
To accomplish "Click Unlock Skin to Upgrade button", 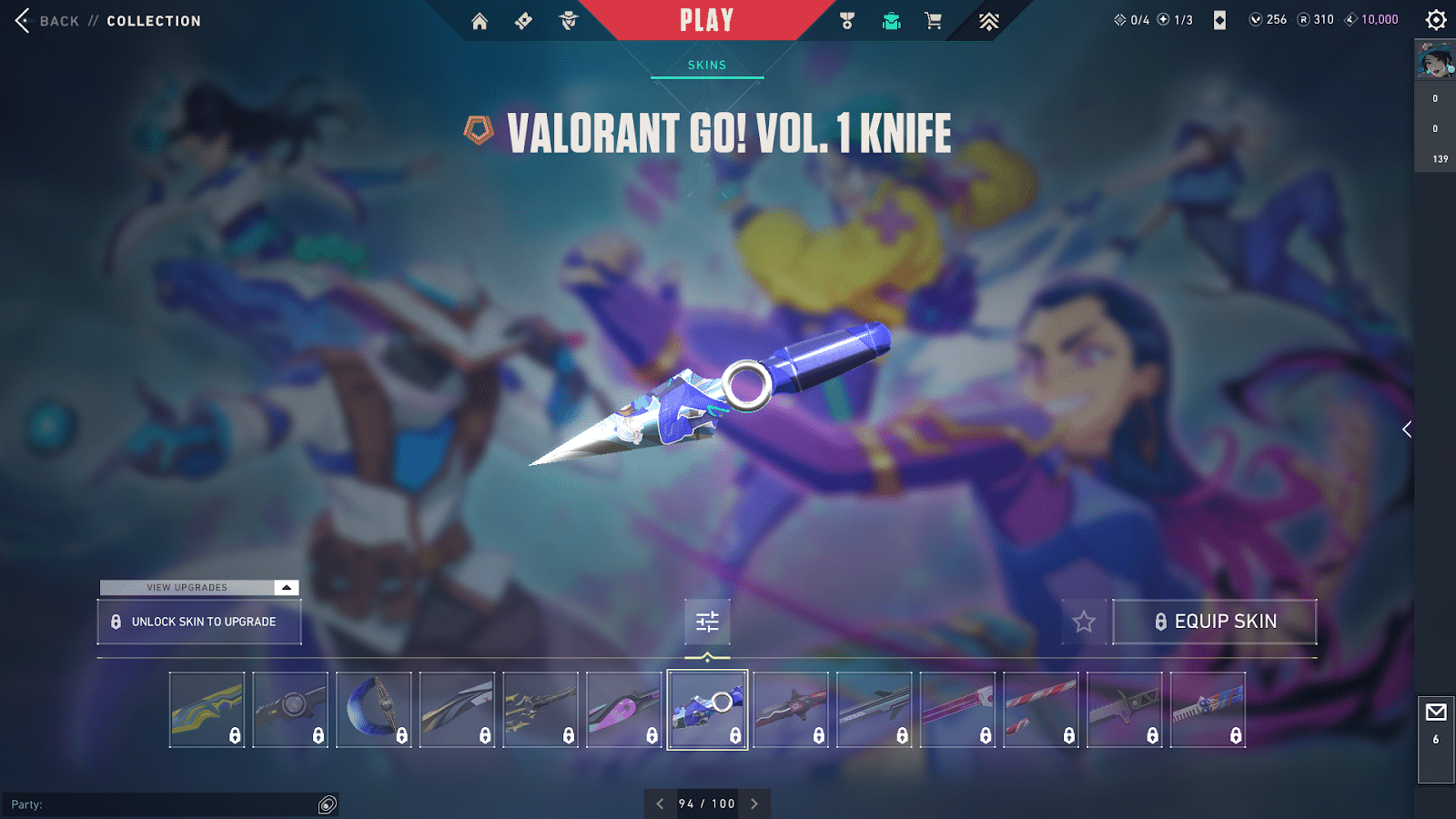I will [x=199, y=622].
